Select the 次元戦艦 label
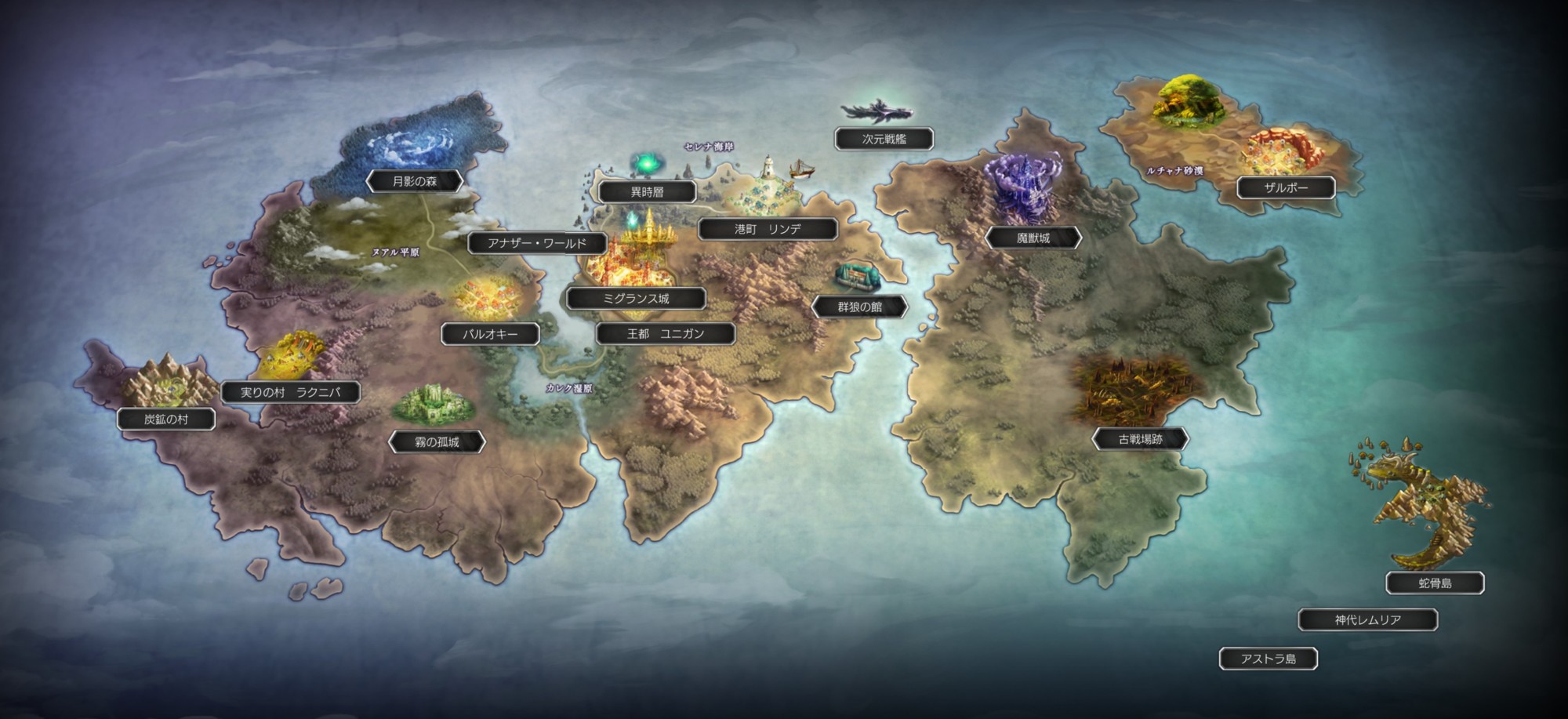1568x719 pixels. [884, 139]
